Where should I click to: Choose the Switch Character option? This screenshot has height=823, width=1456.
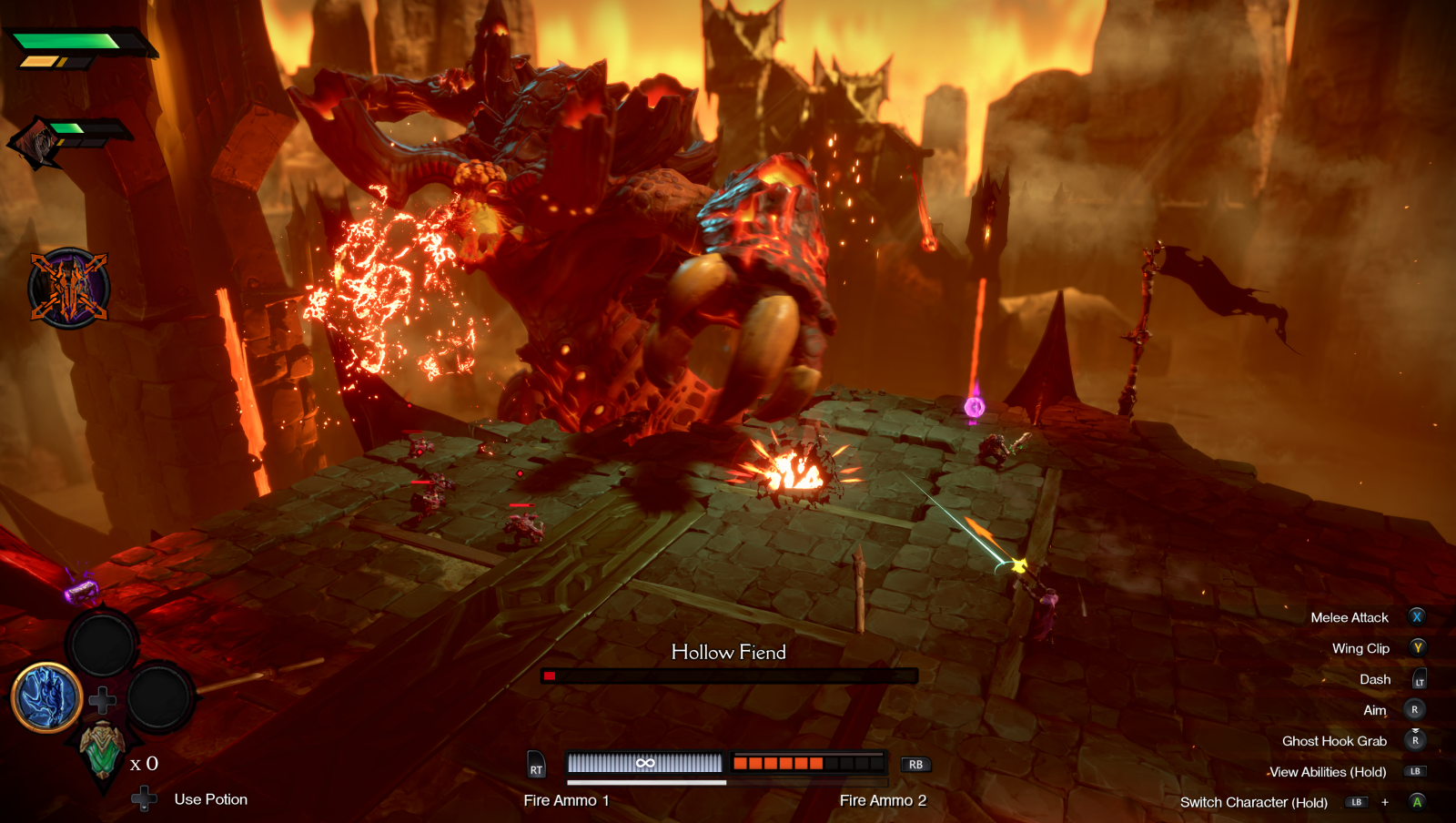pos(1253,802)
